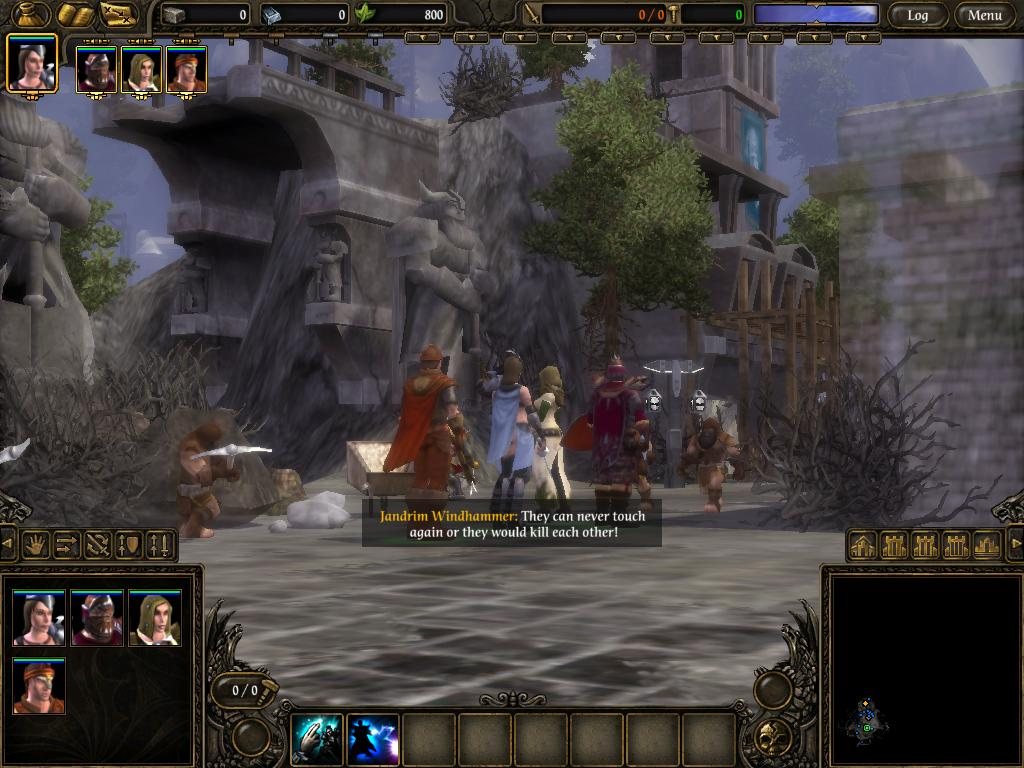This screenshot has height=768, width=1024.
Task: Open the message Log
Action: point(917,15)
